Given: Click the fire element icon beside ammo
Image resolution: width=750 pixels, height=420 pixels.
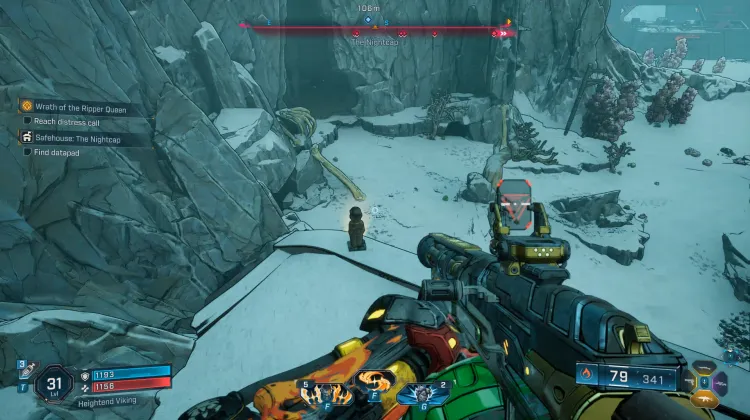Looking at the screenshot, I should 584,377.
